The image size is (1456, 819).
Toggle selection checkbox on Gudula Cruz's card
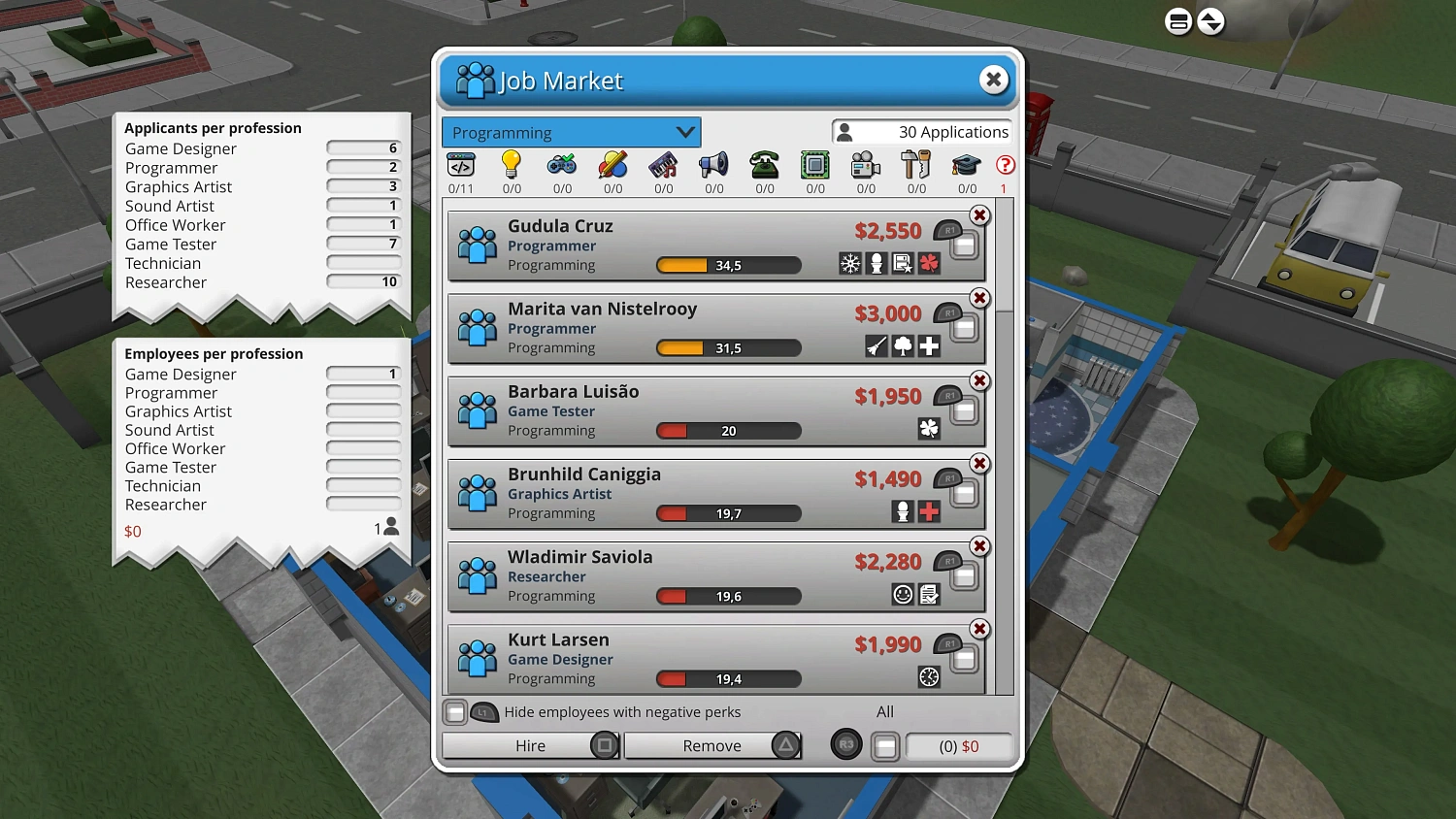point(962,246)
